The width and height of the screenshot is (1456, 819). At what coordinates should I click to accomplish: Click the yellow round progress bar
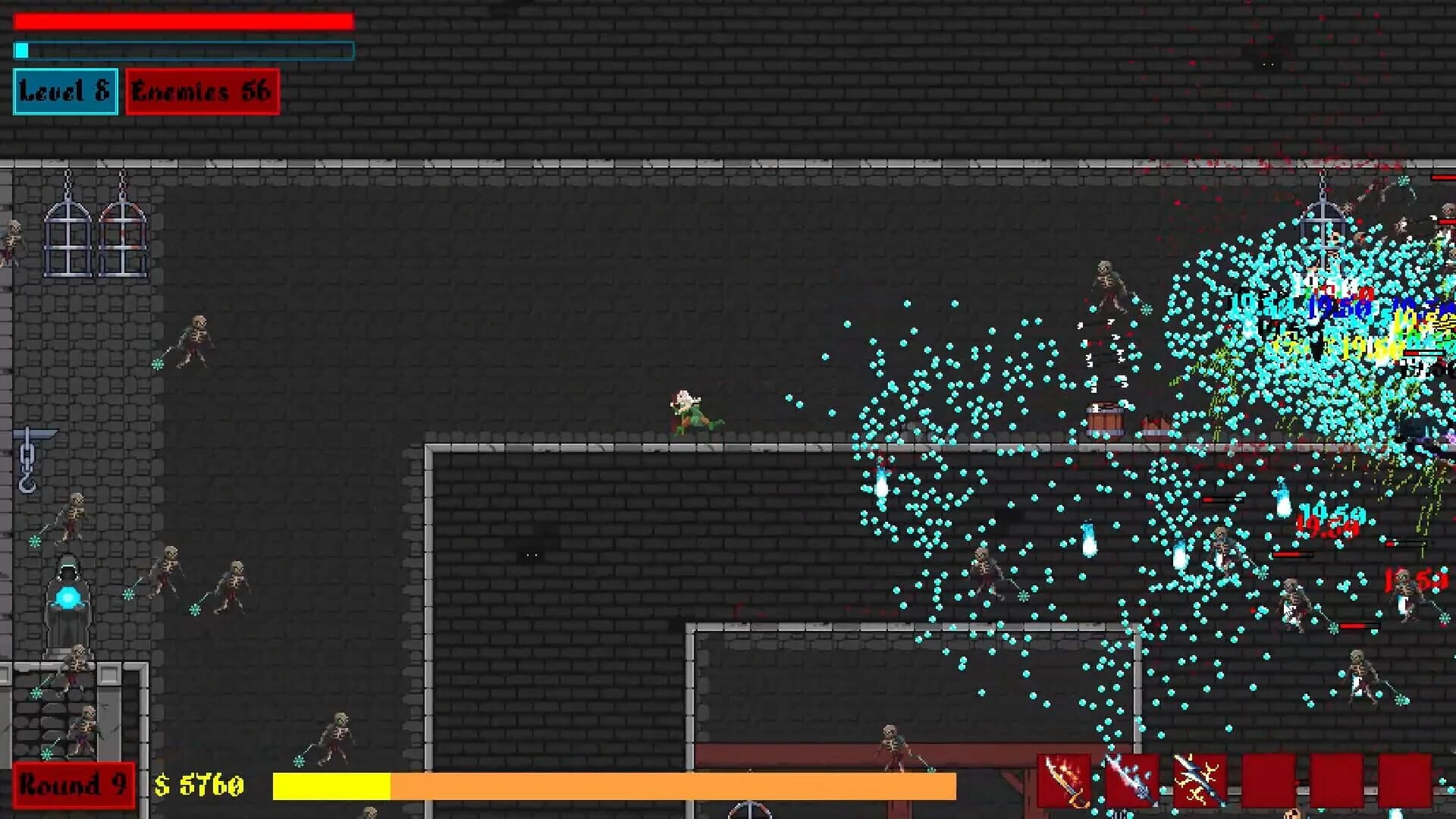(330, 786)
